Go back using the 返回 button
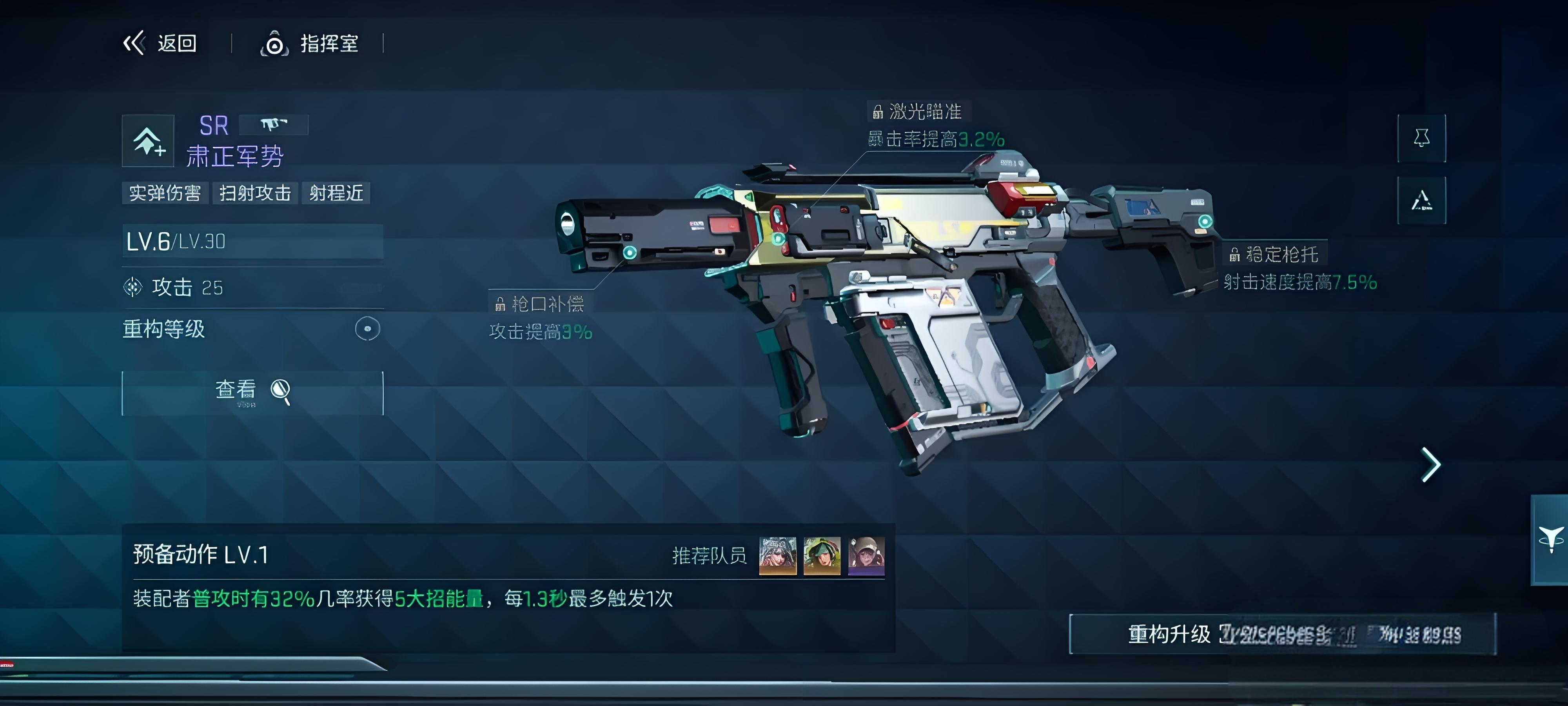The height and width of the screenshot is (706, 1568). click(161, 43)
